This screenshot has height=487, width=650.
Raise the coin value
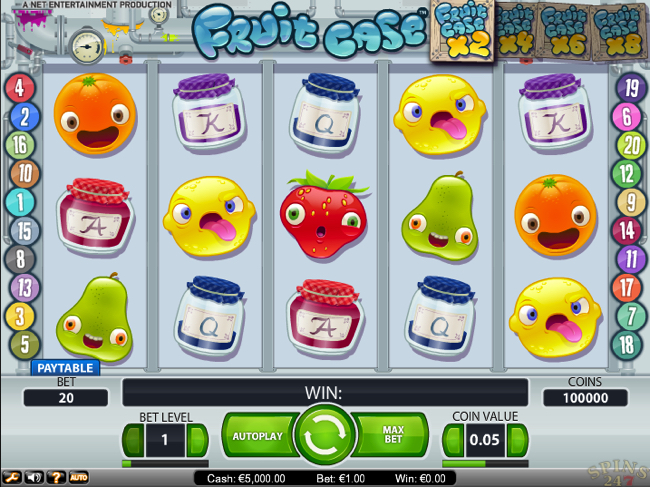[518, 439]
